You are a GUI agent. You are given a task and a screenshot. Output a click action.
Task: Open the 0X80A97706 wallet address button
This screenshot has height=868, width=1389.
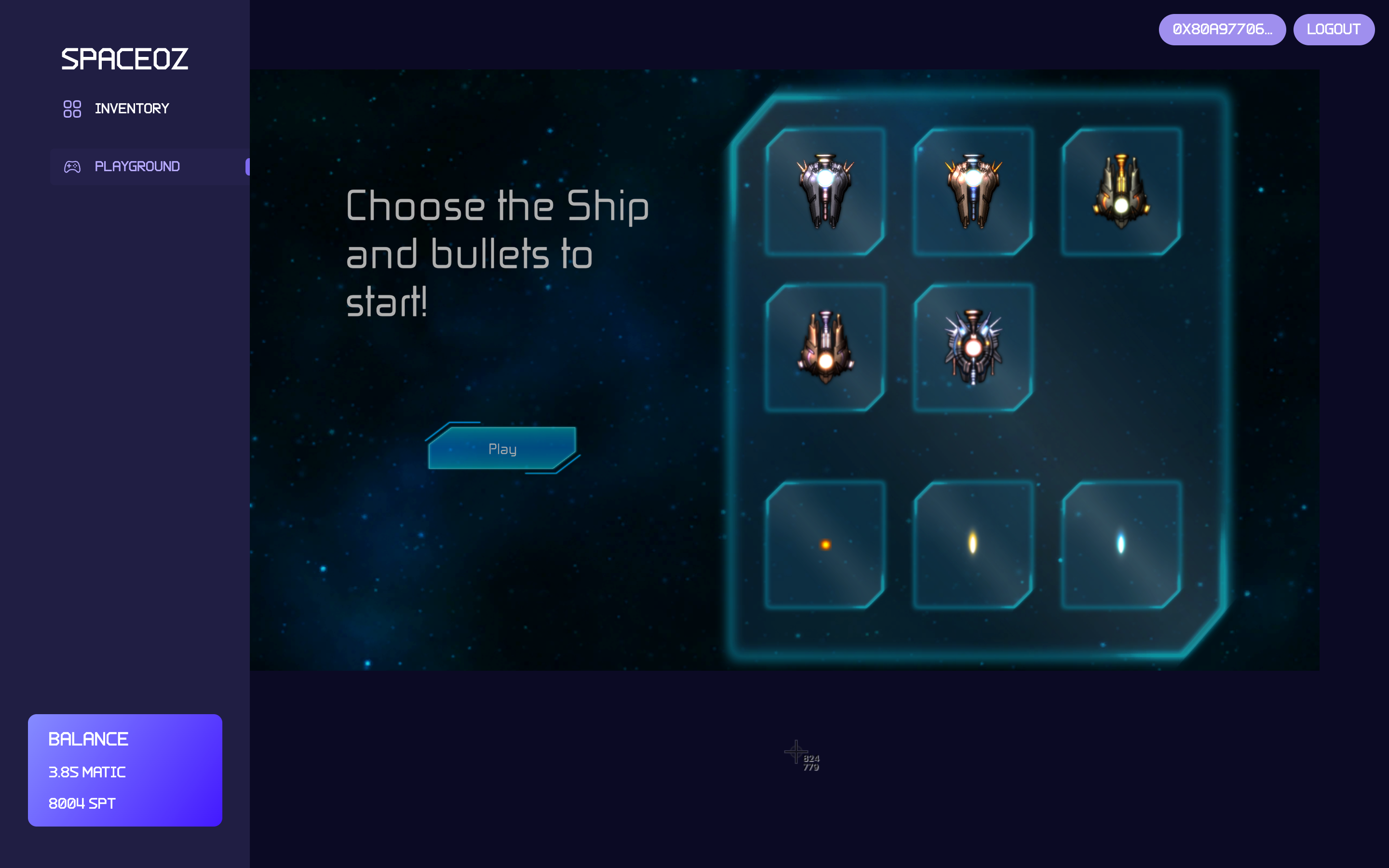point(1221,29)
